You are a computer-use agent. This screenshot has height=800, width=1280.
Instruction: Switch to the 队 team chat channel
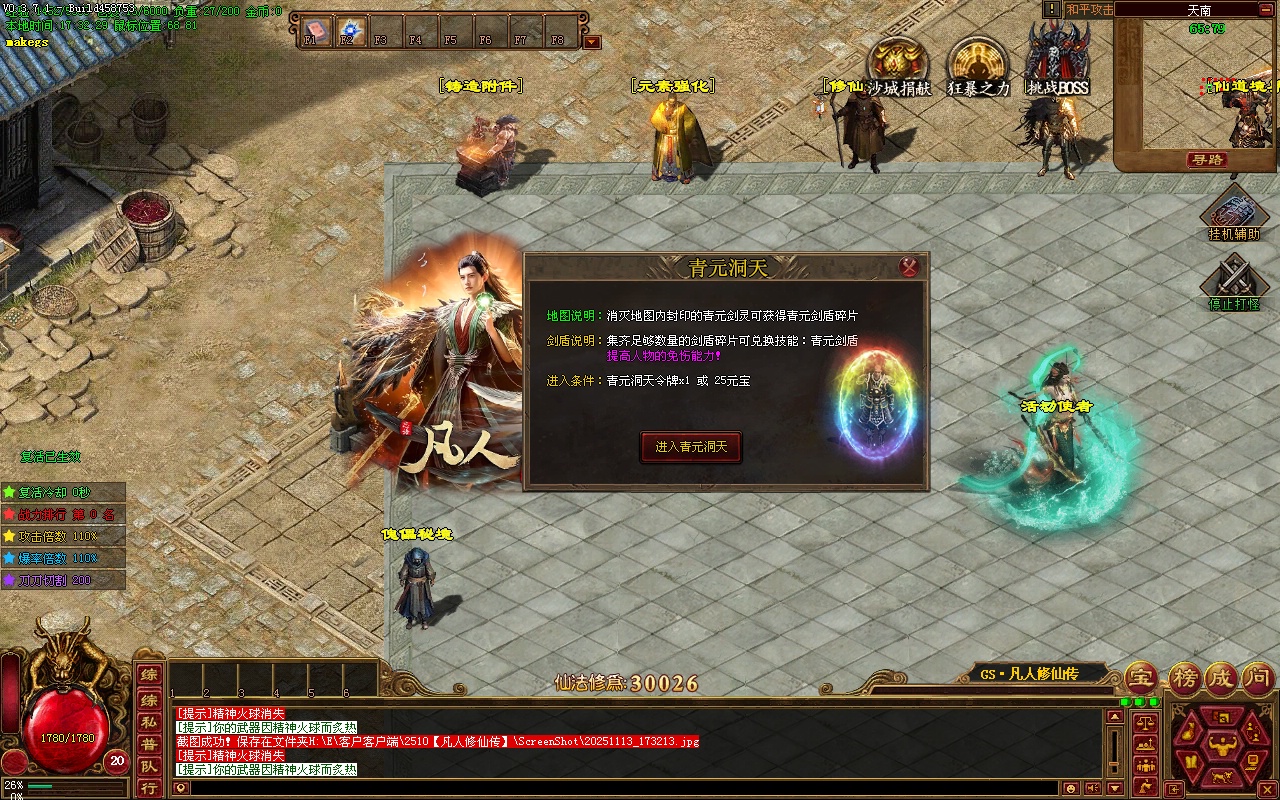tap(148, 766)
